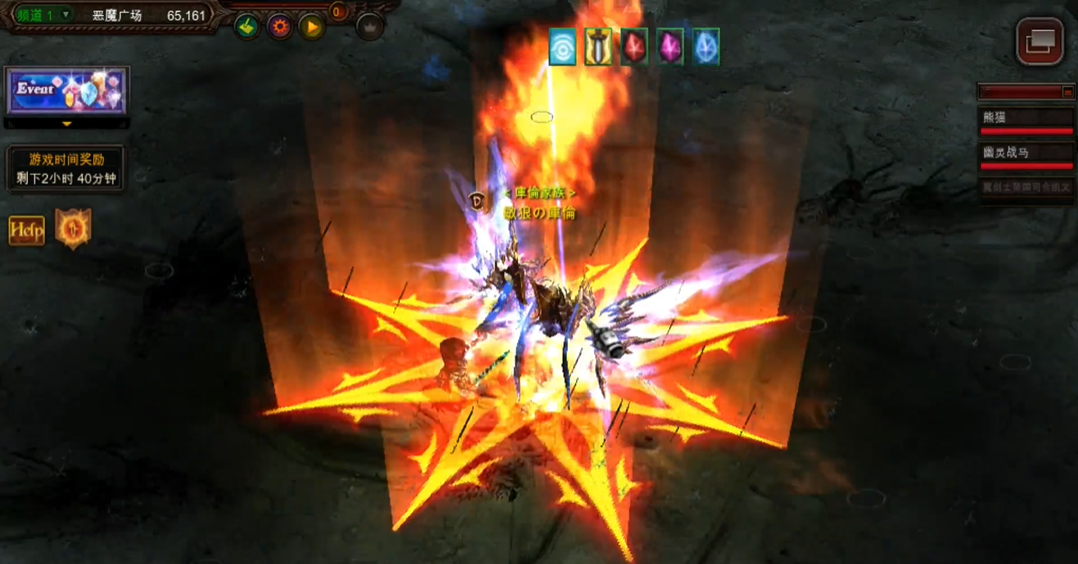1078x564 pixels.
Task: Click the overlapping-windows button
Action: [1040, 41]
